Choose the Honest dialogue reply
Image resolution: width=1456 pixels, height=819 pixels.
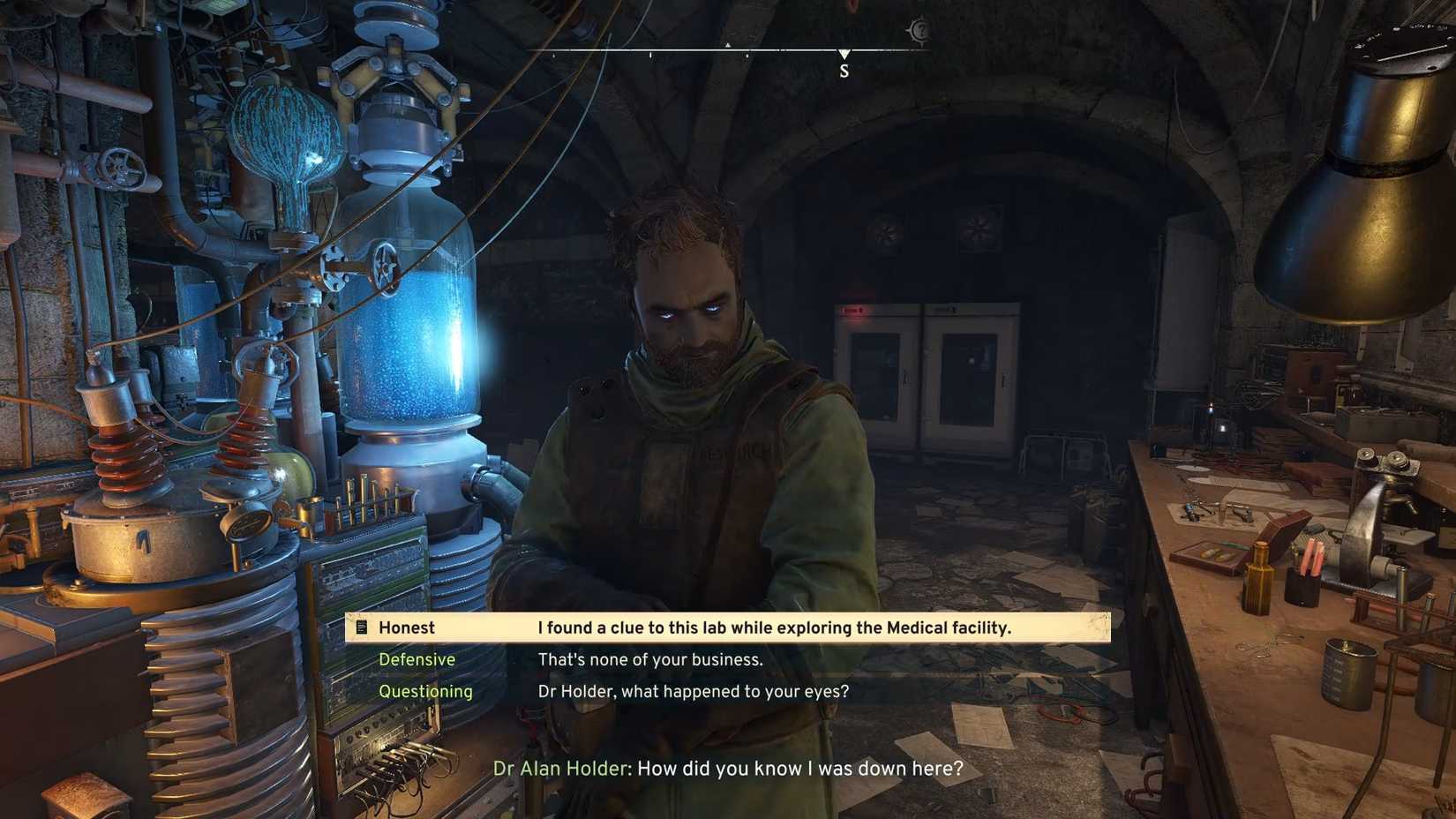coord(728,627)
